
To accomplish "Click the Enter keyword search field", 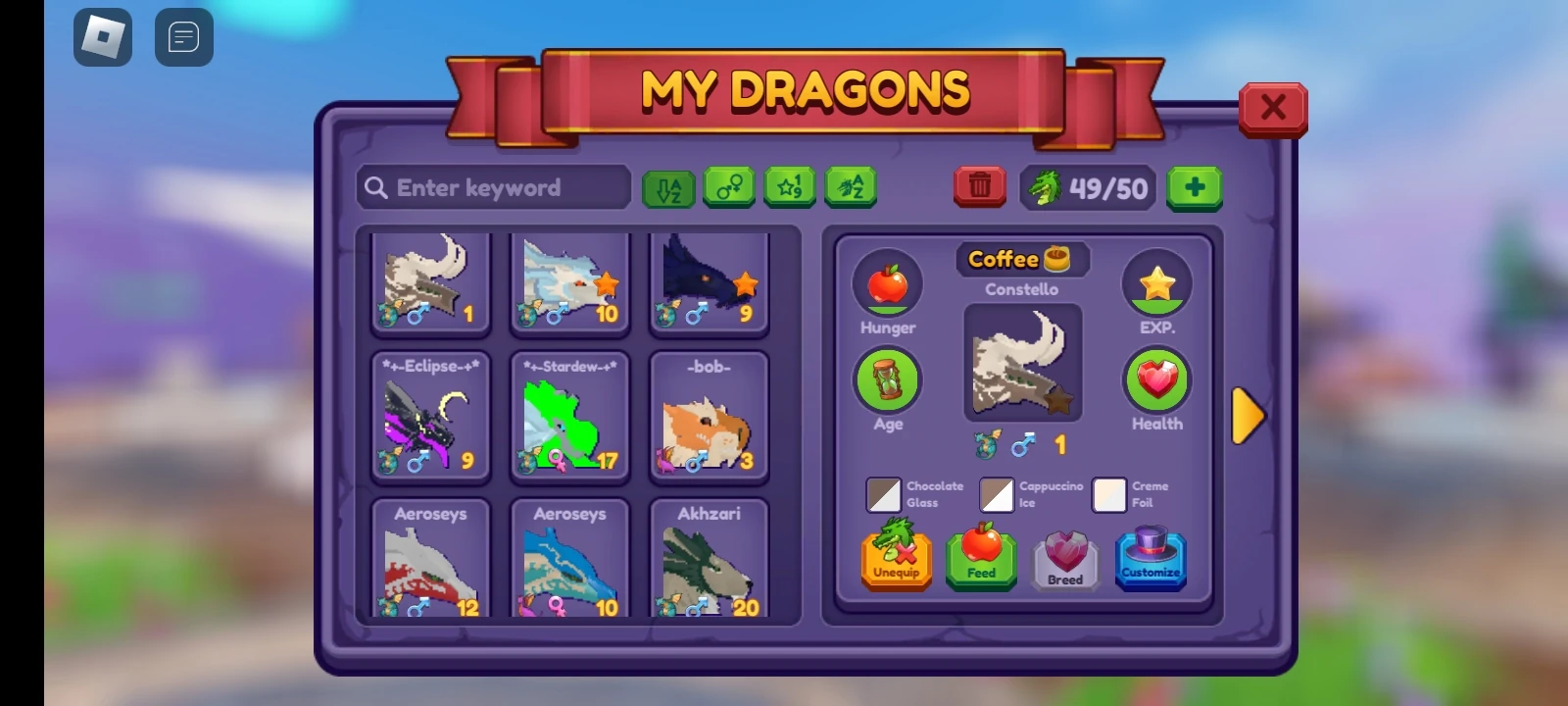I will coord(493,187).
